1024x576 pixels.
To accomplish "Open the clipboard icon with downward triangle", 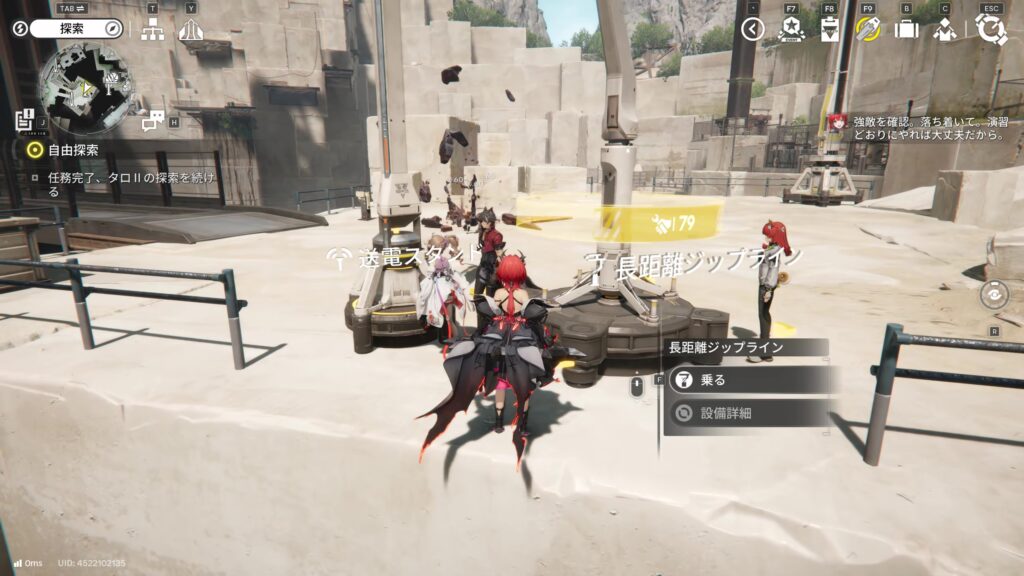I will [x=829, y=29].
